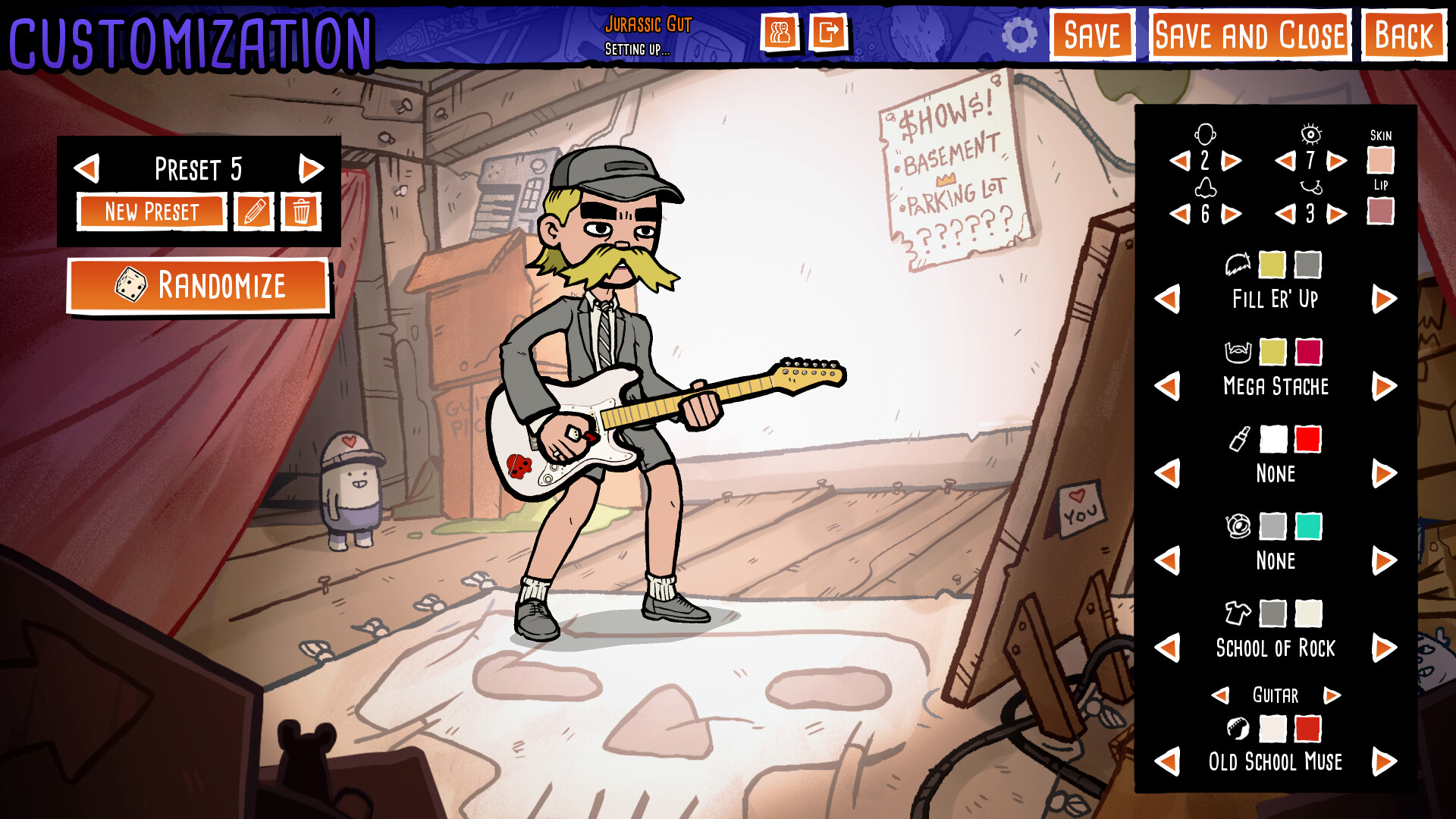Rename the preset with the pencil icon
The height and width of the screenshot is (819, 1456).
pos(254,212)
